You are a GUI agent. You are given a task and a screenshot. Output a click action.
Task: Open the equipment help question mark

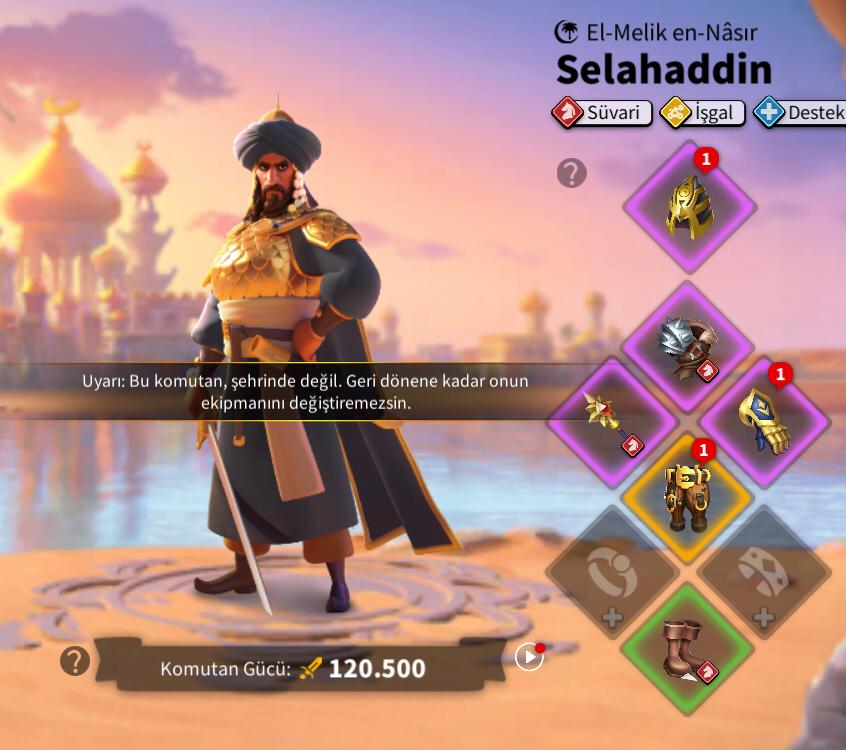click(571, 173)
